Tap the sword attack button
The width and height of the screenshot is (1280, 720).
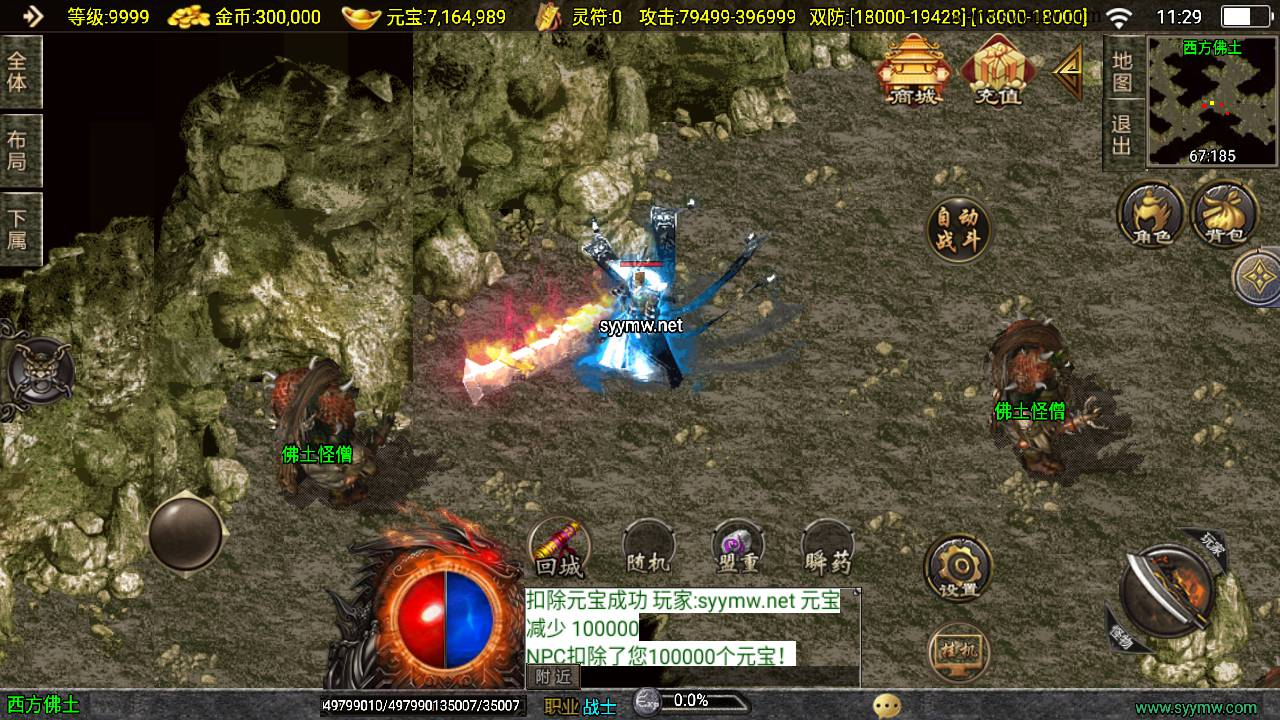[1165, 592]
